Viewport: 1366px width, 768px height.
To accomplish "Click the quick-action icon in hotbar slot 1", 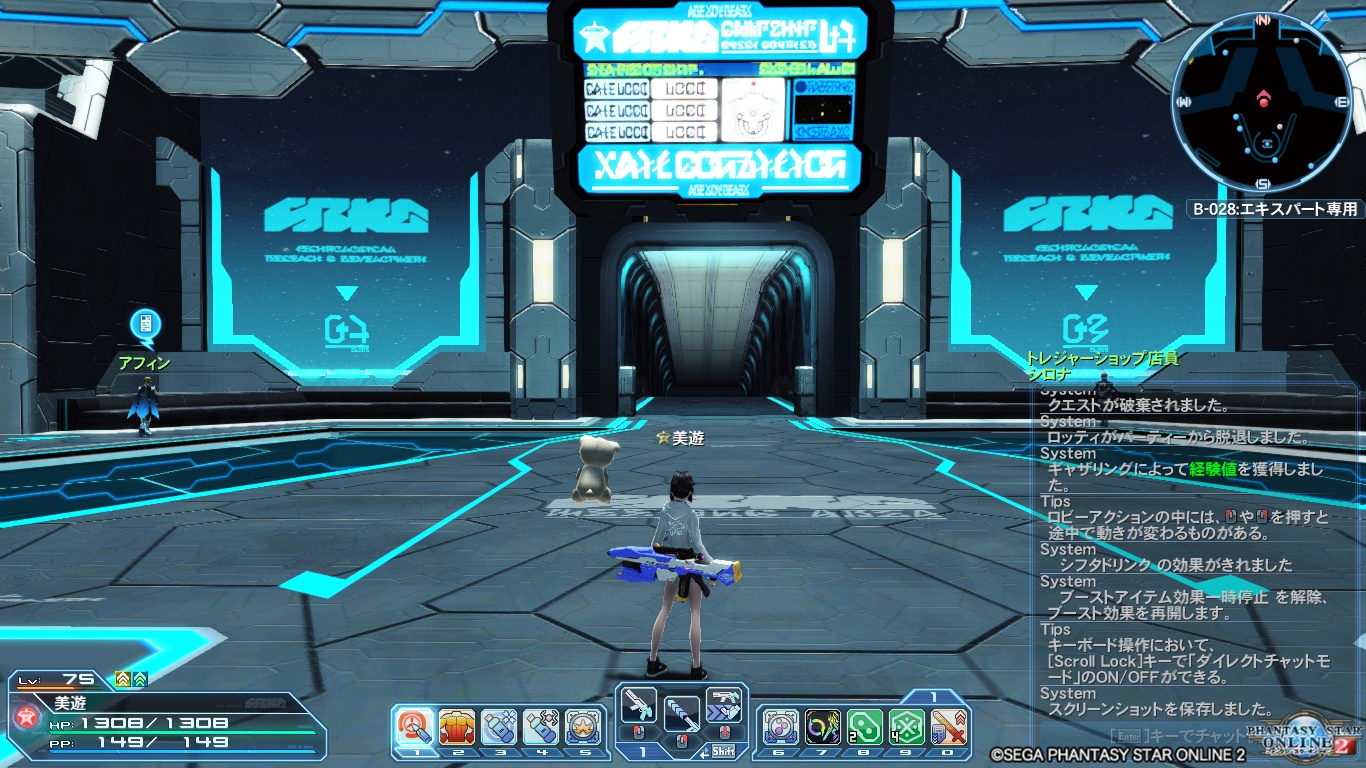I will (x=638, y=703).
